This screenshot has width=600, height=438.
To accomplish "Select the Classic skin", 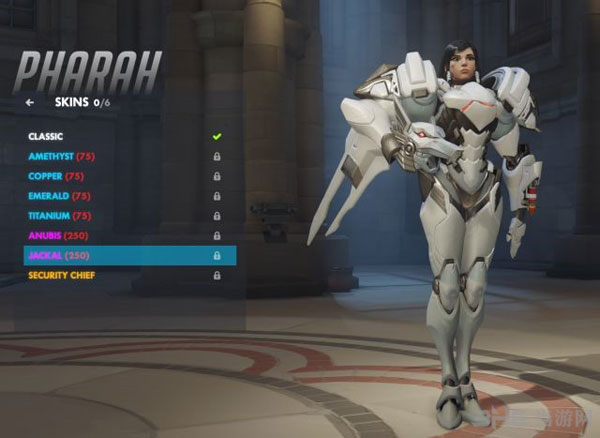I will pyautogui.click(x=46, y=136).
